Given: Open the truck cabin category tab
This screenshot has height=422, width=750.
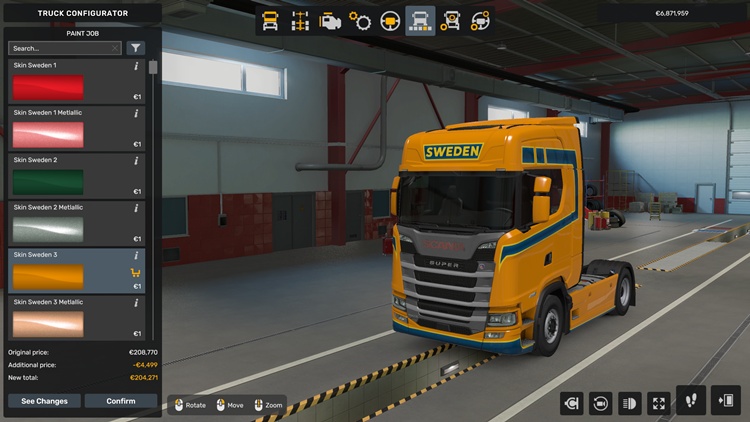Looking at the screenshot, I should [x=270, y=20].
